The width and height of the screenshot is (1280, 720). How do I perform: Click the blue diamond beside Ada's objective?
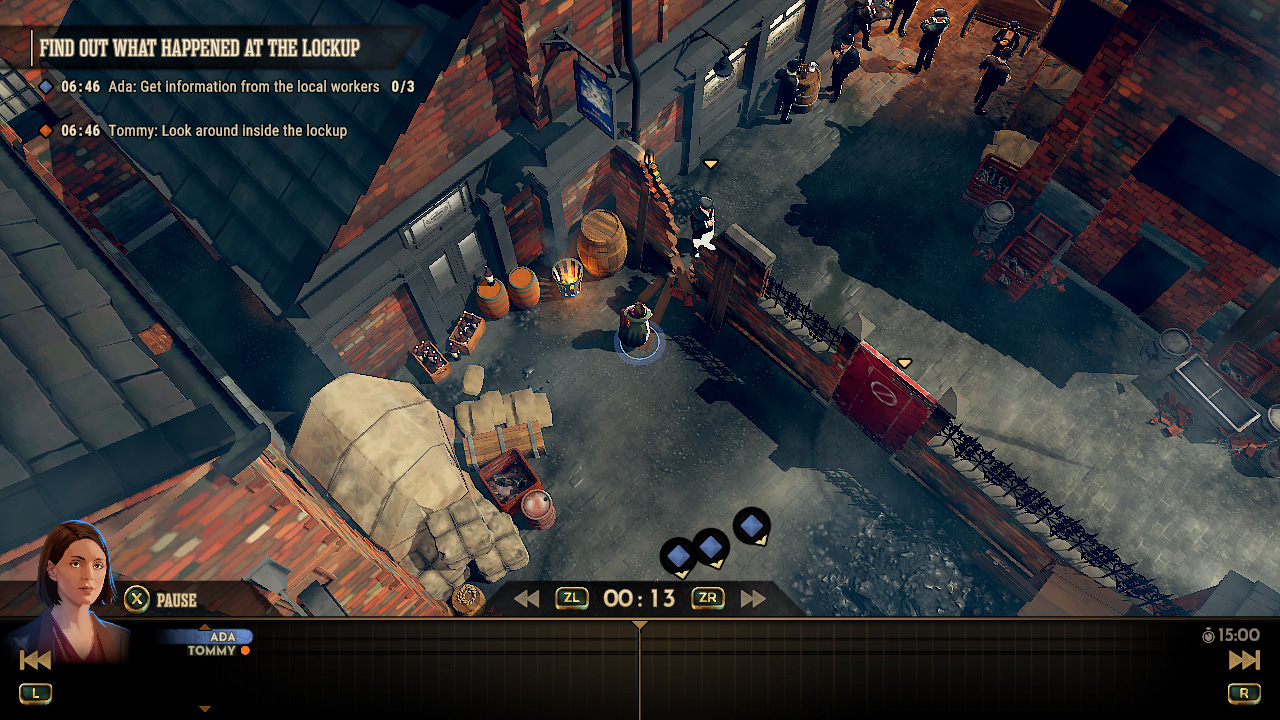coord(42,87)
